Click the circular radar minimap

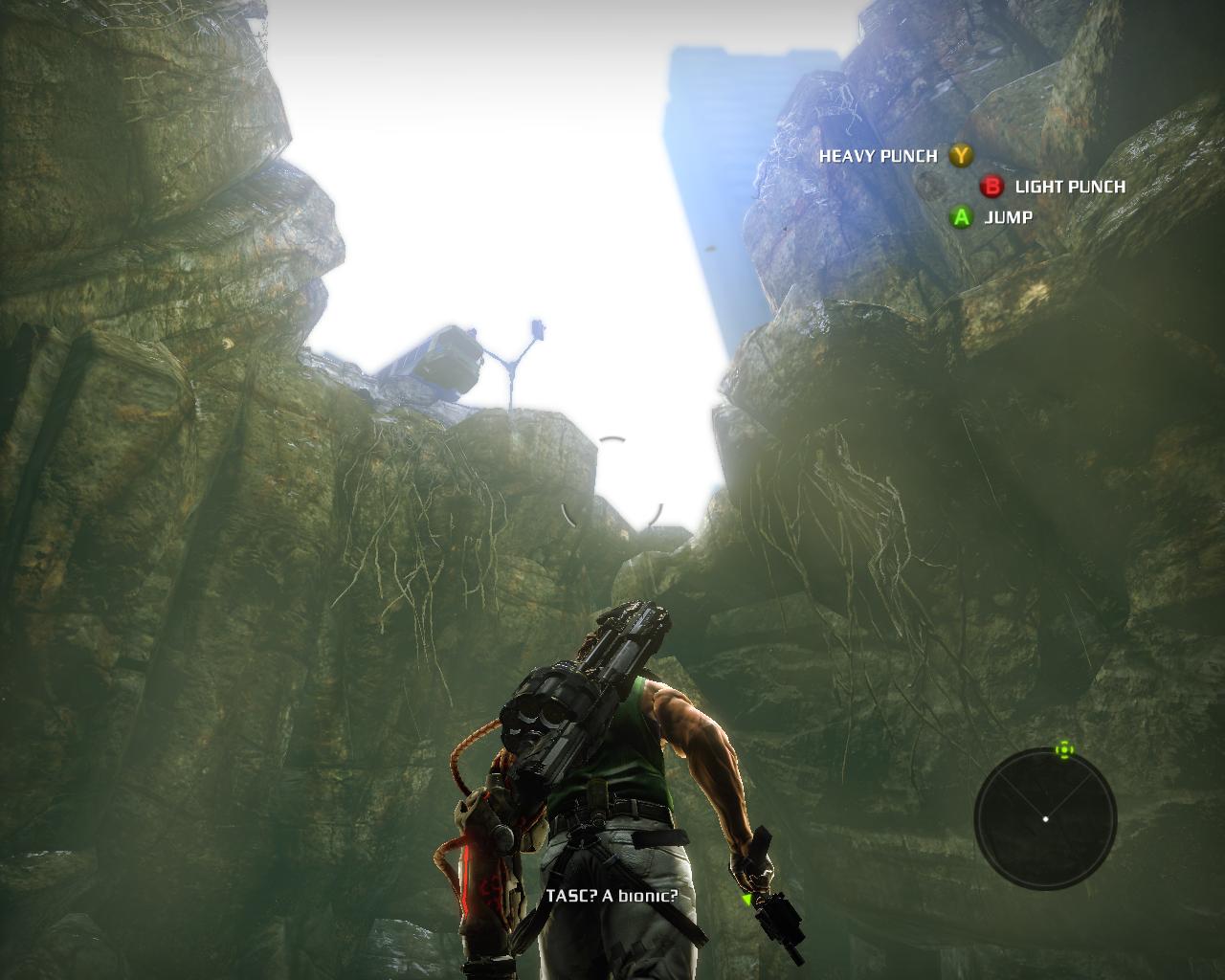[x=1045, y=818]
